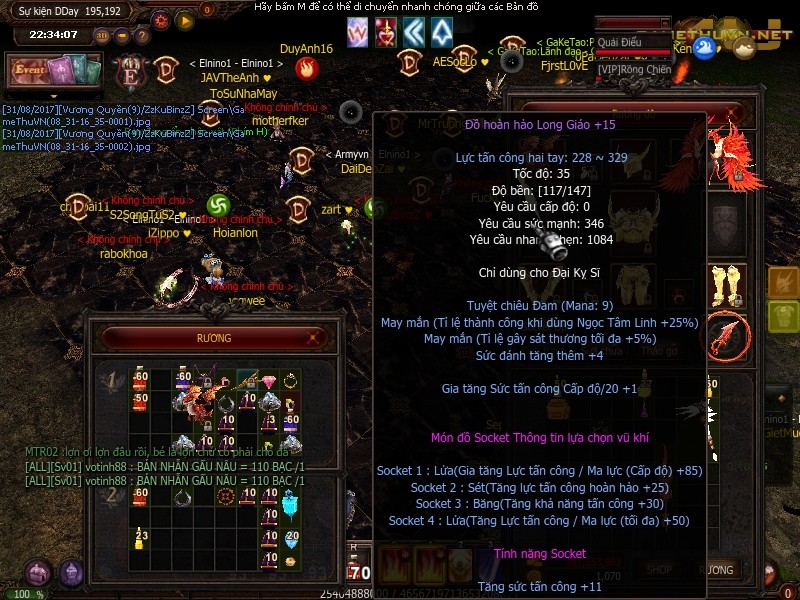Screen dimensions: 800x600
Task: Select the gold ring in the chest
Action: pos(291,381)
